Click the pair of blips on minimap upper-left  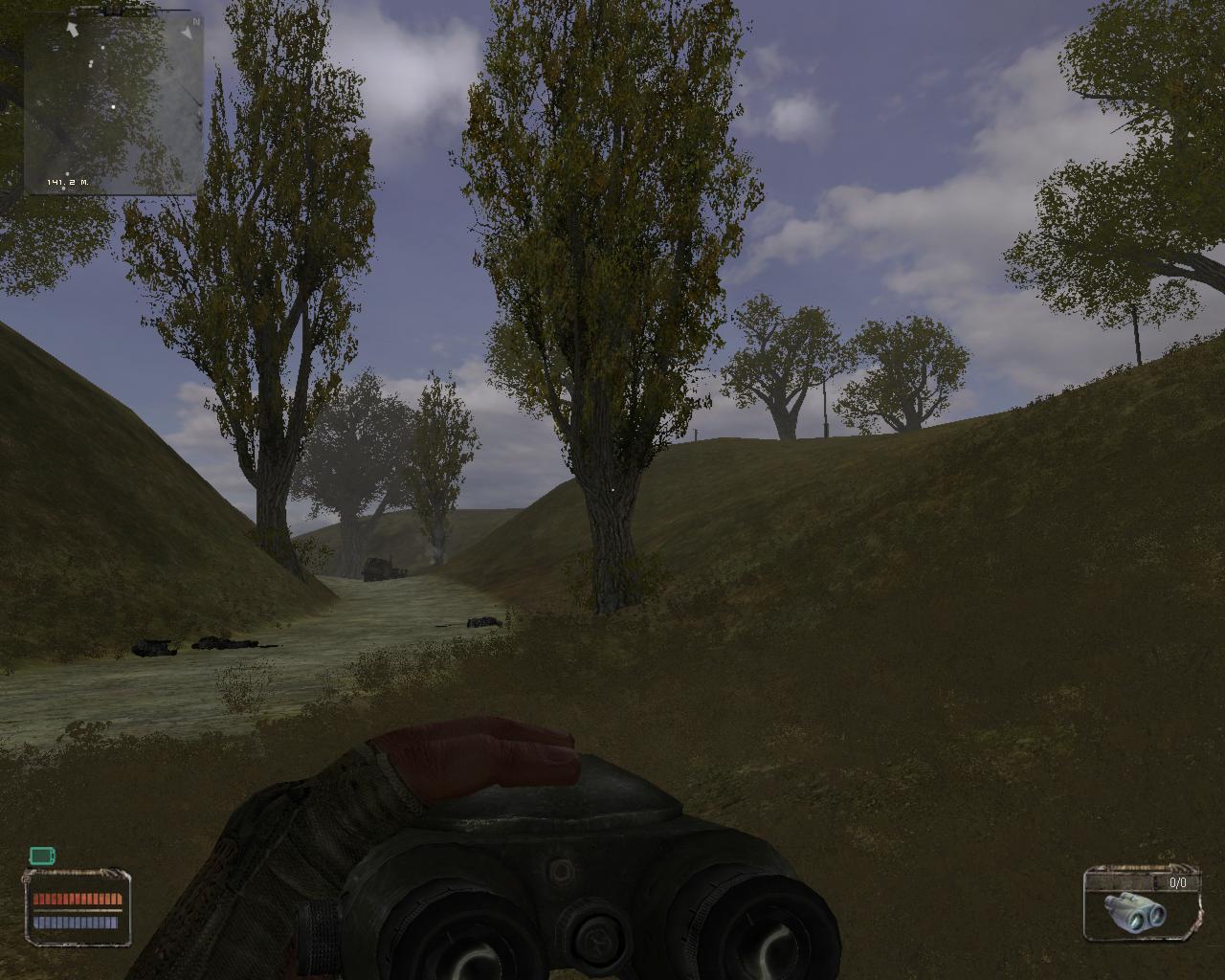pyautogui.click(x=91, y=63)
